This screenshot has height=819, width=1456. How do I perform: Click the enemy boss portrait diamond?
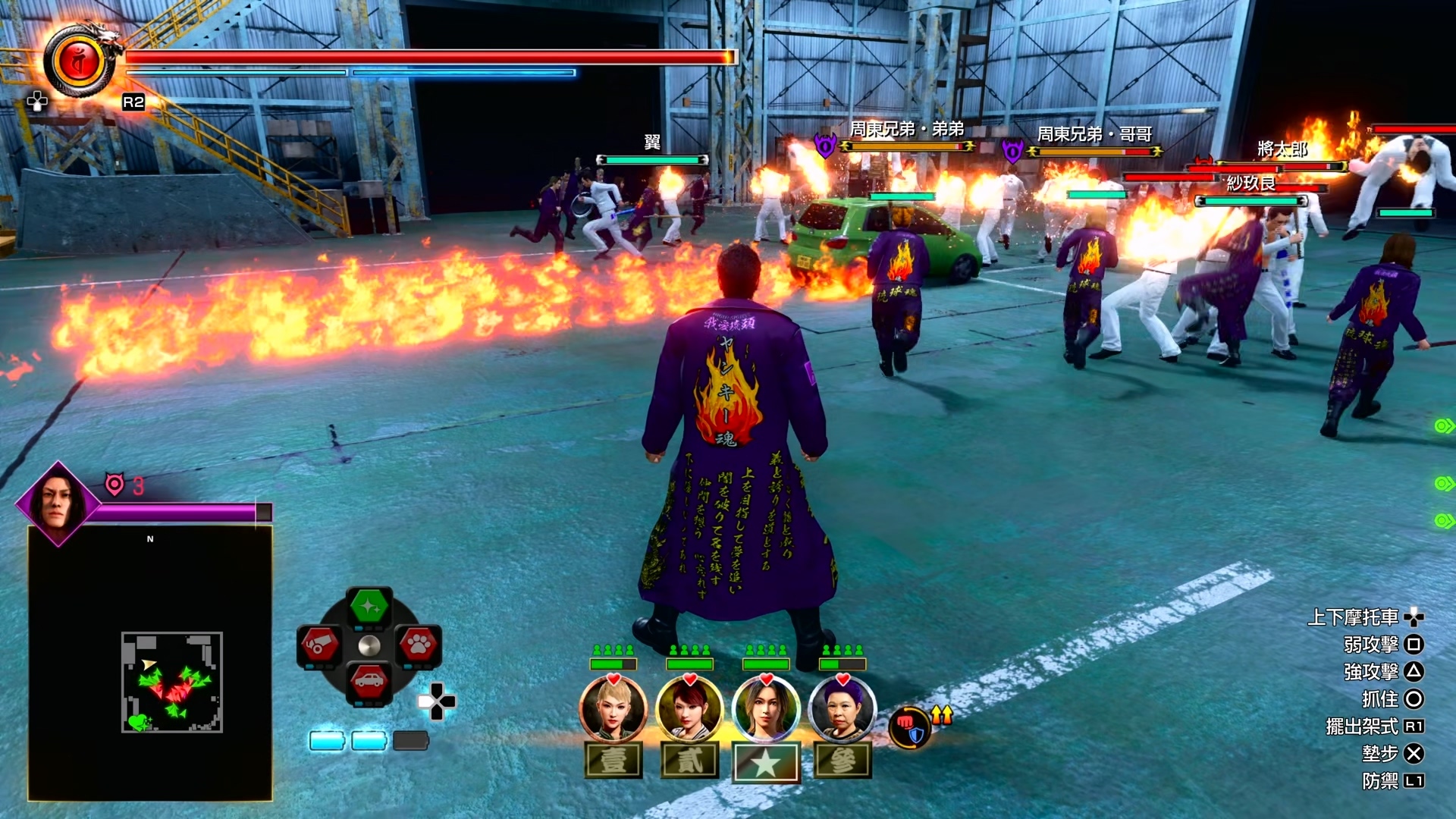pos(58,503)
